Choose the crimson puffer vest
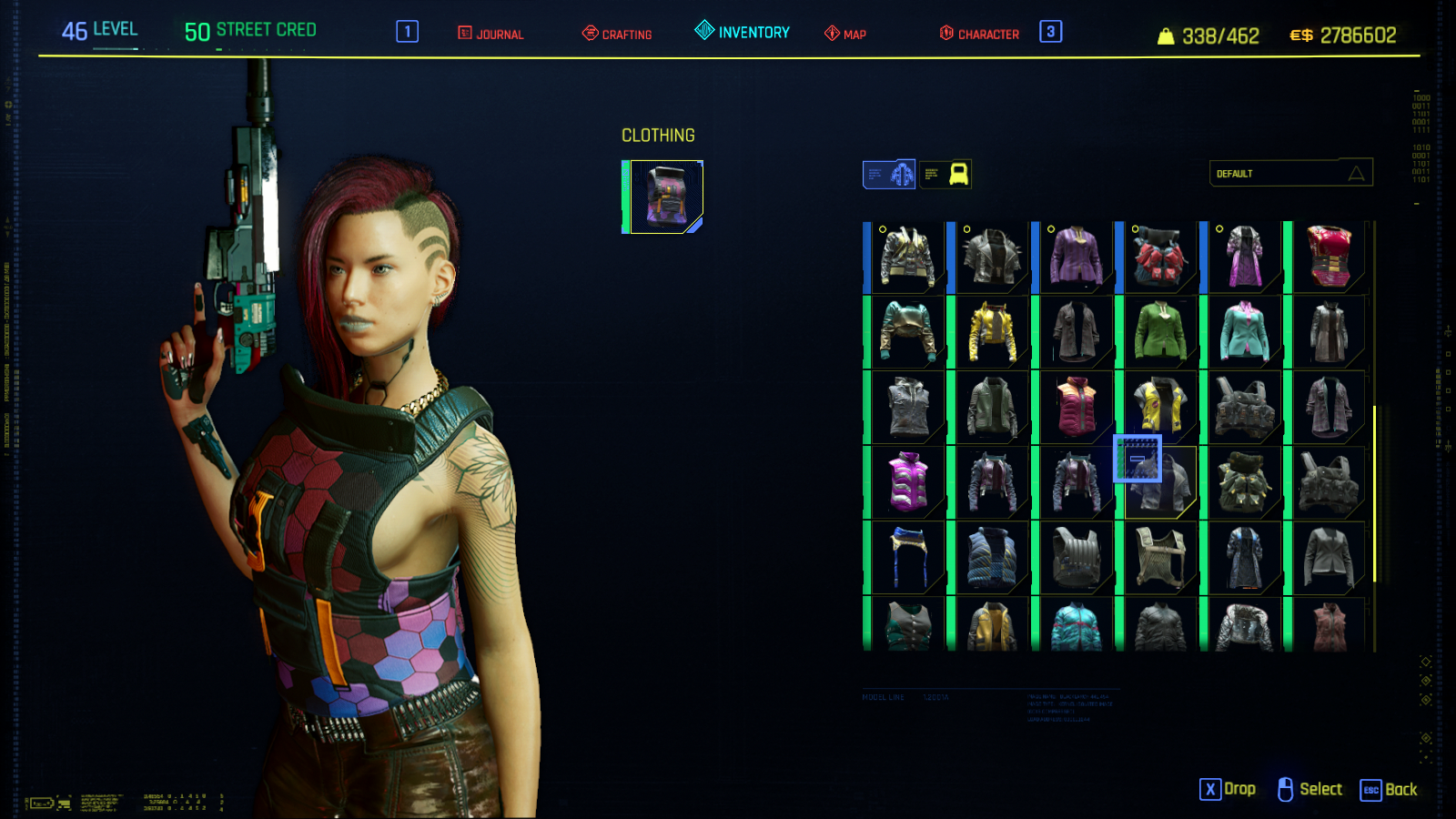Image resolution: width=1456 pixels, height=819 pixels. 1076,407
